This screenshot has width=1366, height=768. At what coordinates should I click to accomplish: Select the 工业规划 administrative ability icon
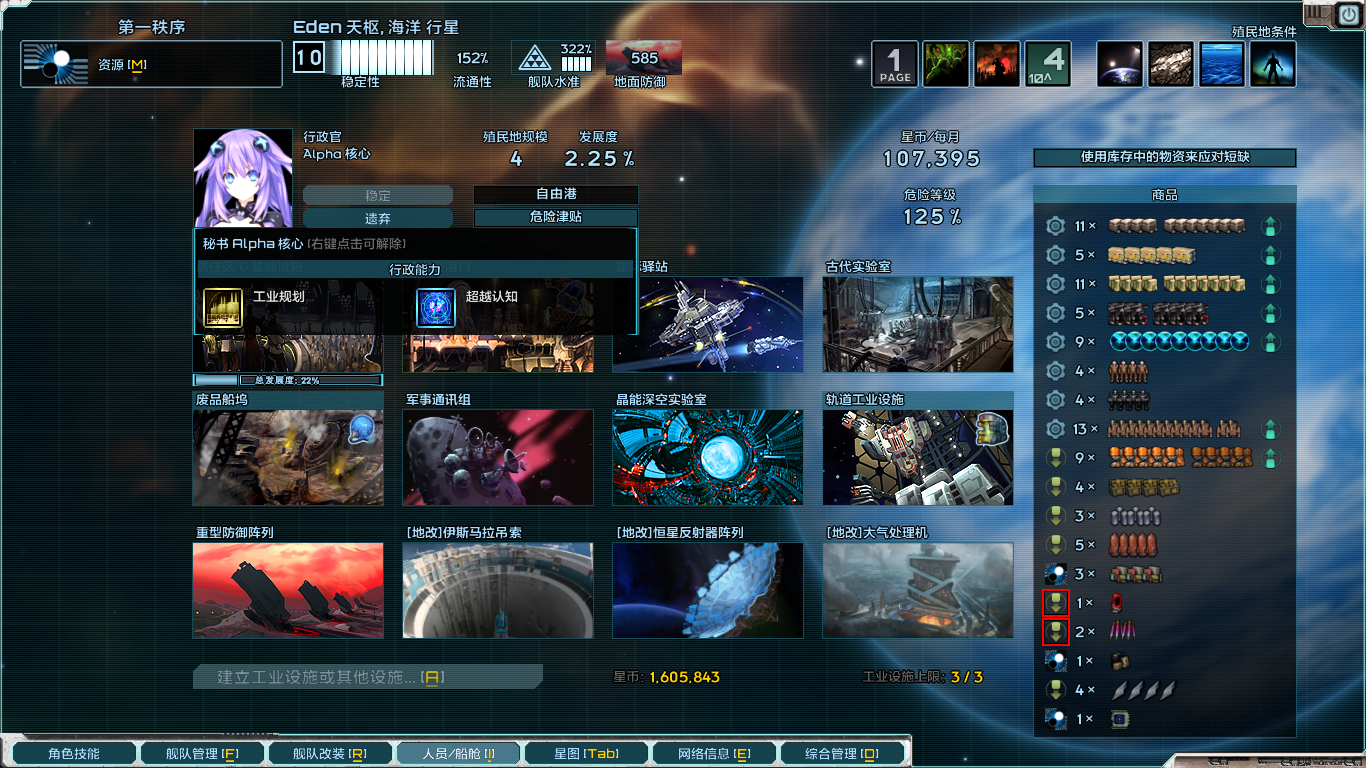[224, 308]
